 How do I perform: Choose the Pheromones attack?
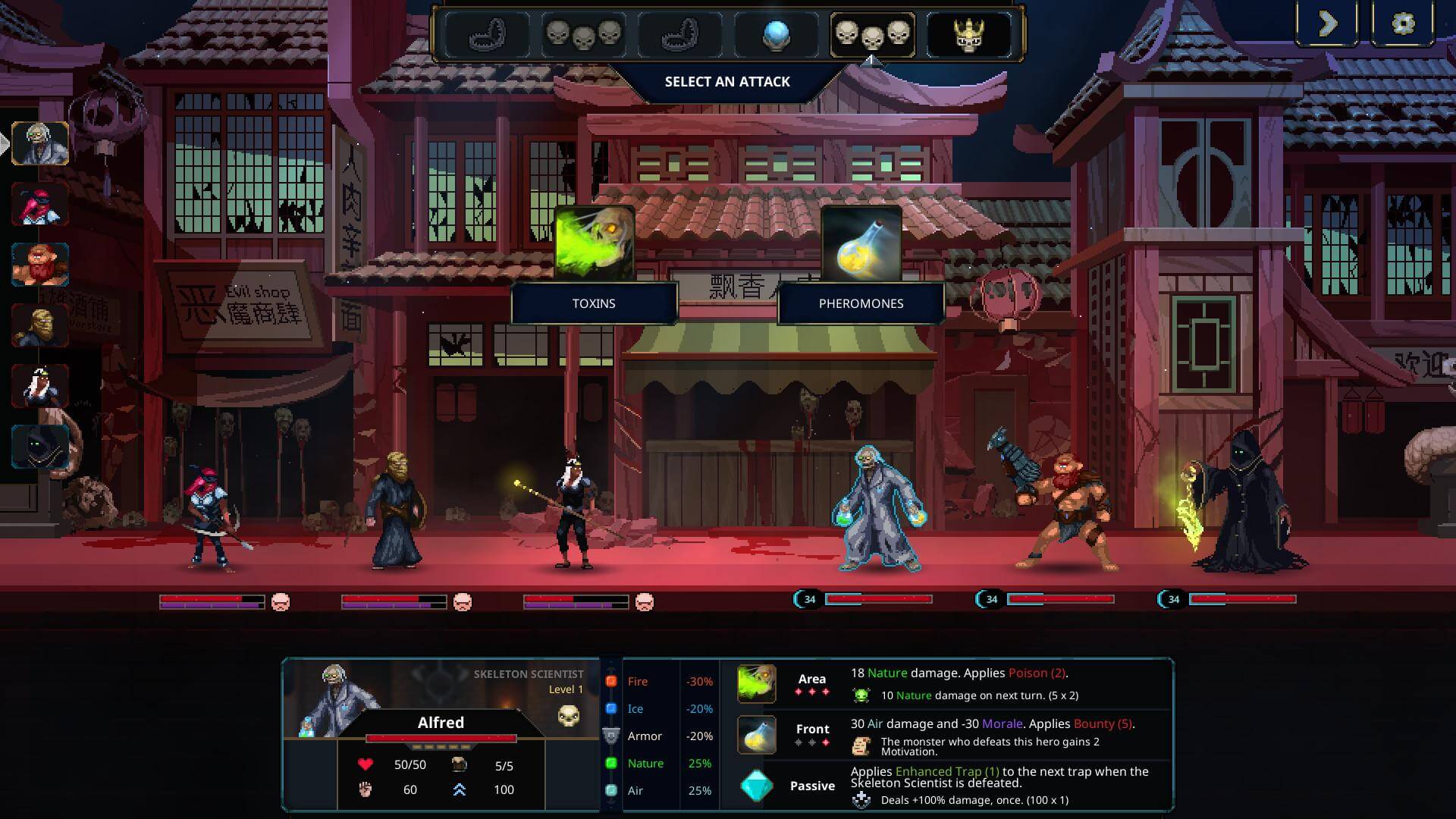(x=861, y=262)
